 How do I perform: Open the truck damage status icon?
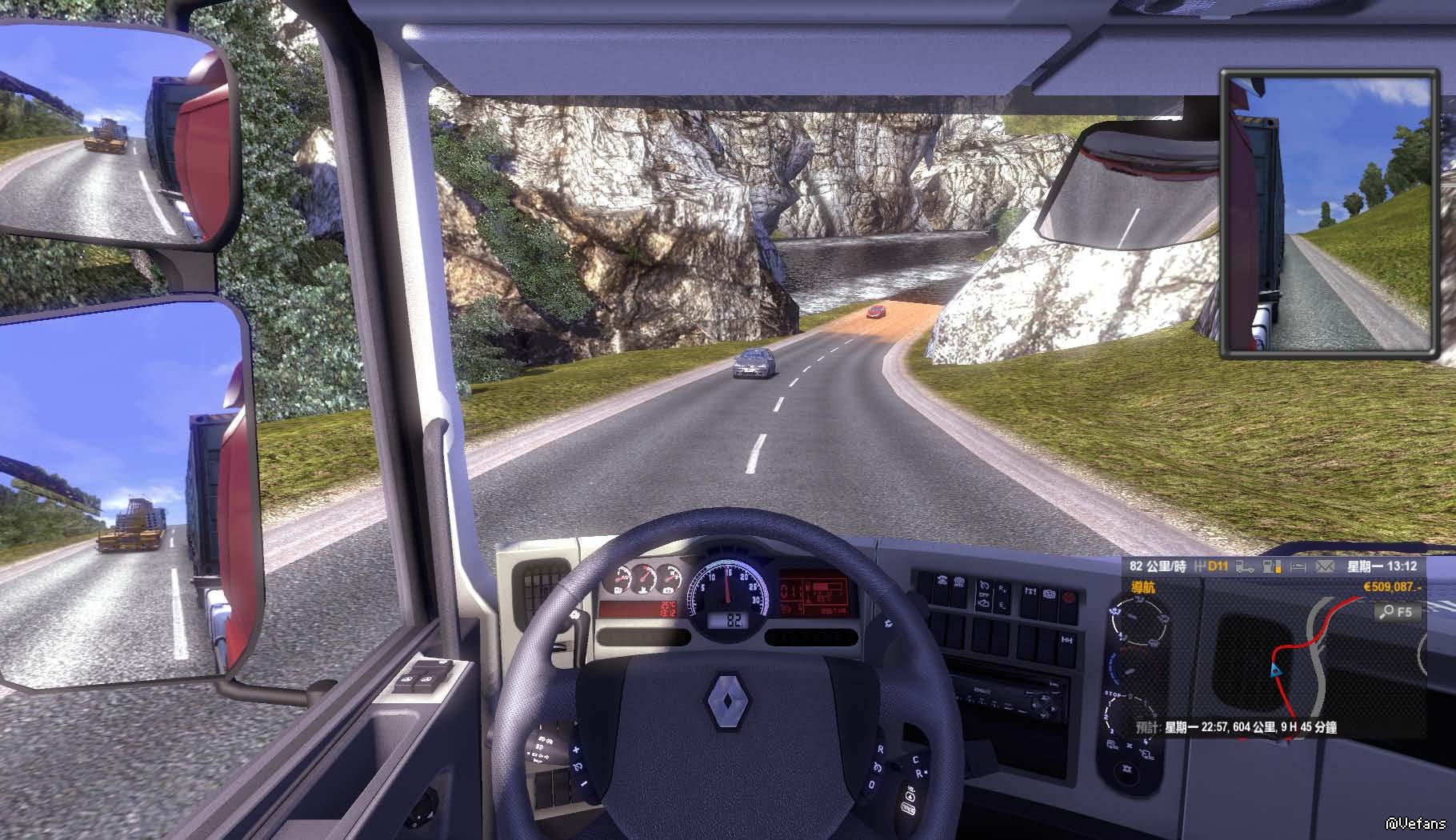coord(1245,567)
